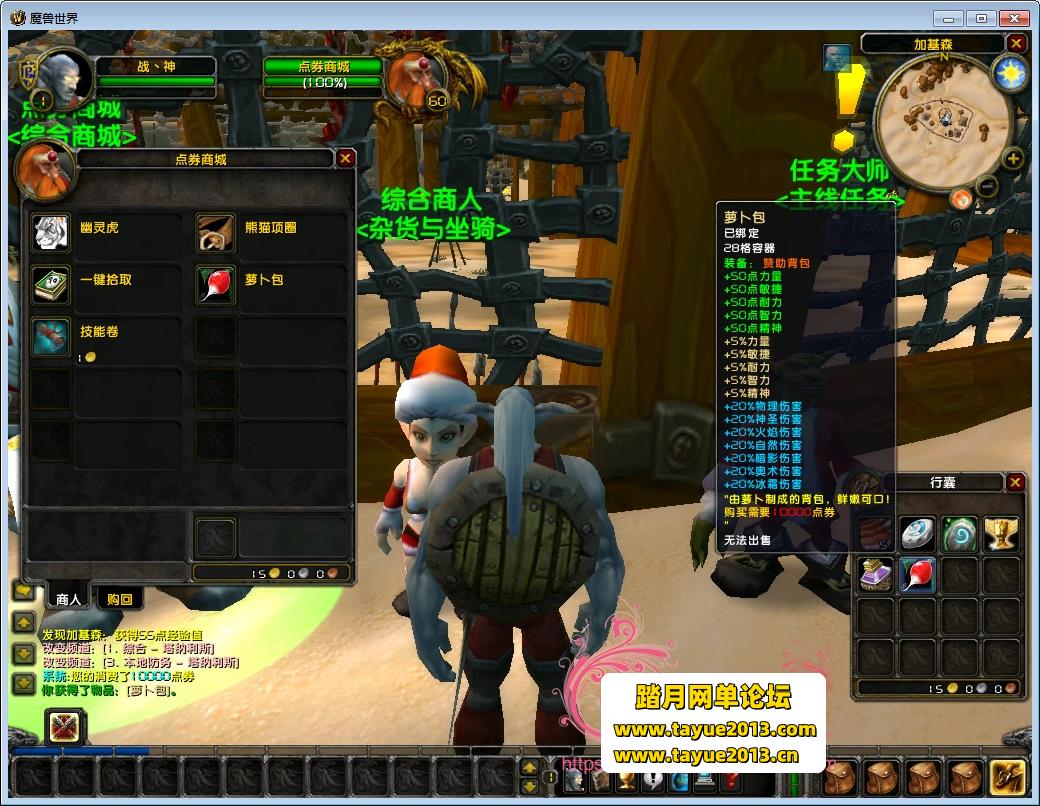1040x806 pixels.
Task: Select the golden trophy item in bag
Action: pyautogui.click(x=1000, y=533)
